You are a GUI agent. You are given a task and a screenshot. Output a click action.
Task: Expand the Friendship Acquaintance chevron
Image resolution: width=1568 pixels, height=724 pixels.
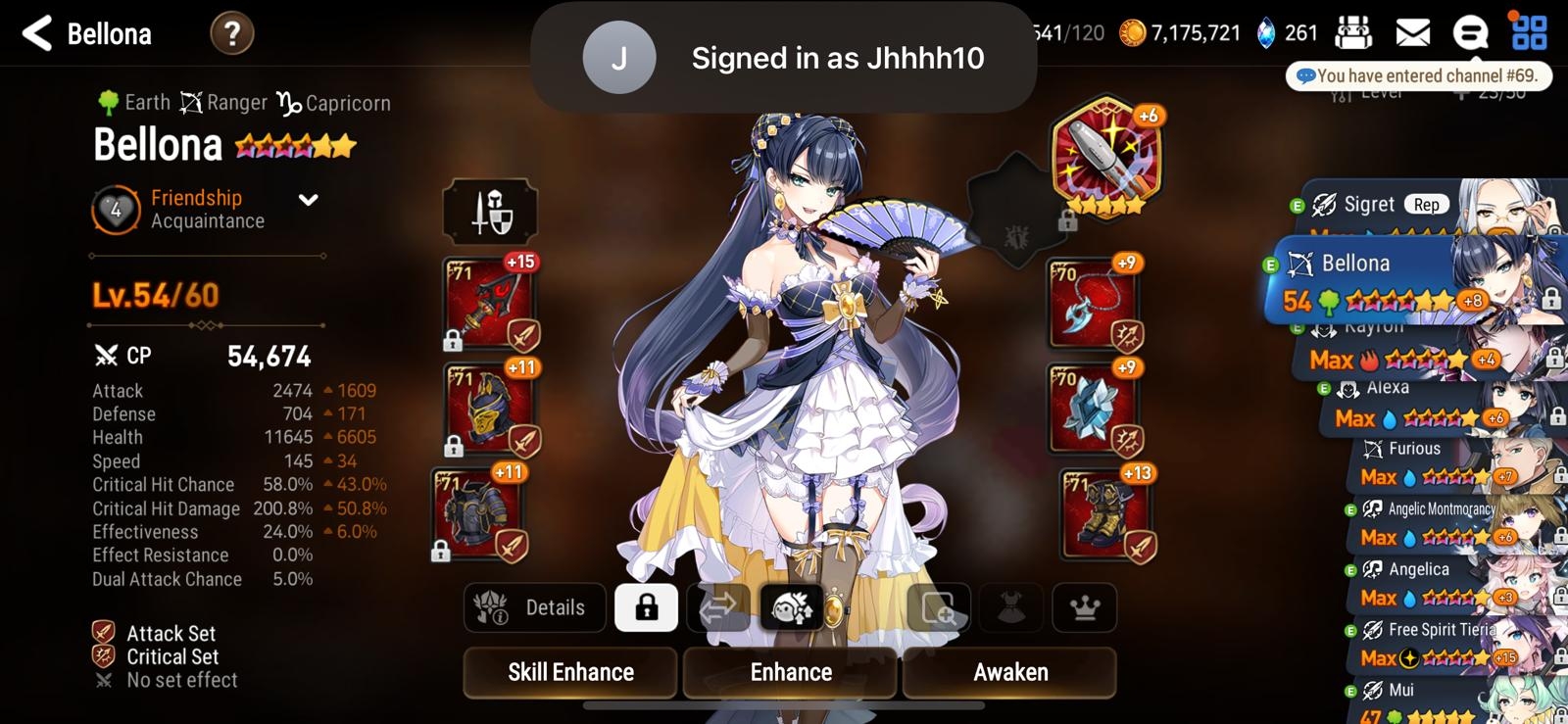307,199
